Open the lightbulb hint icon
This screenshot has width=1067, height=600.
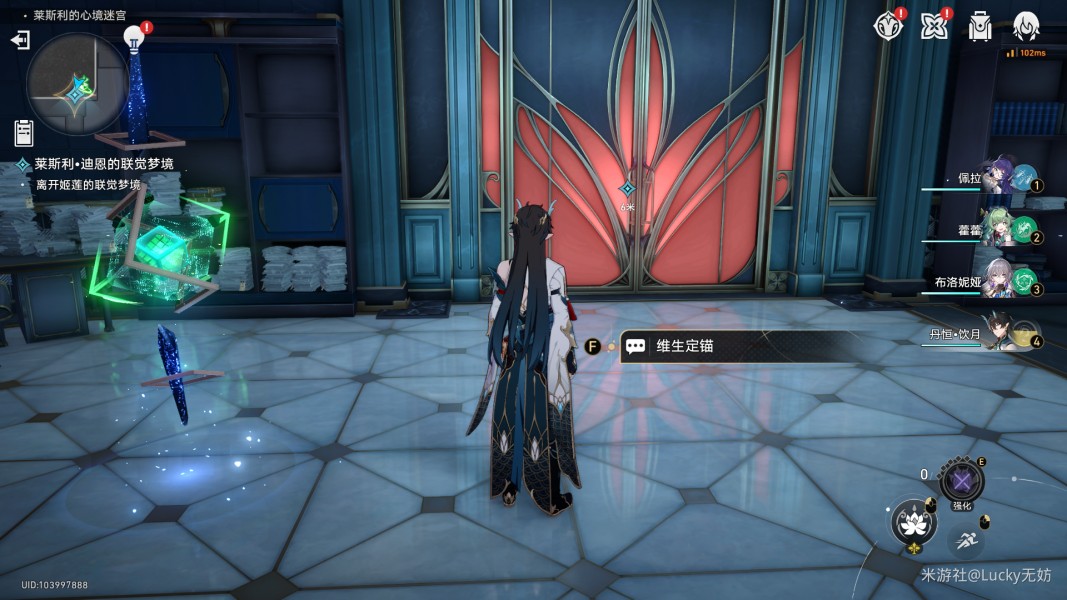[134, 38]
